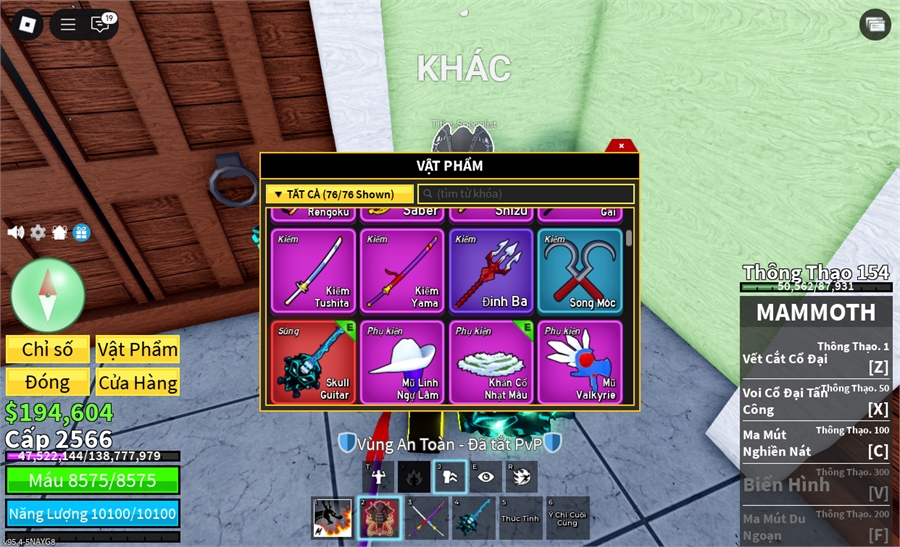The height and width of the screenshot is (547, 900).
Task: Toggle the speaker sound icon
Action: pos(16,232)
